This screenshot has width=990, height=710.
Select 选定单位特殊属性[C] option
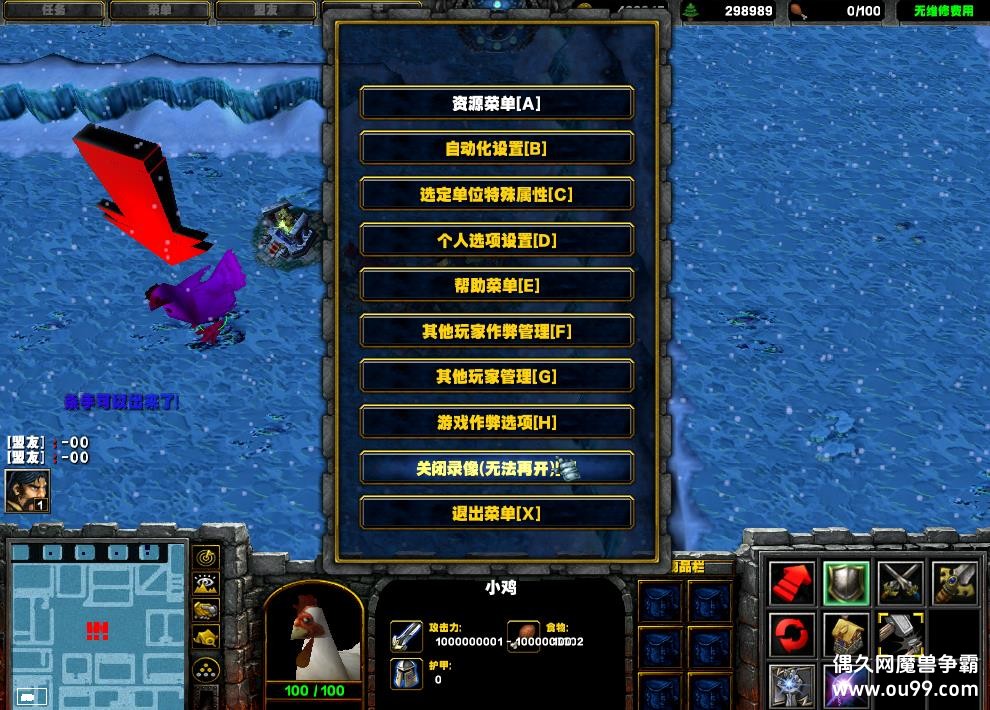click(496, 195)
